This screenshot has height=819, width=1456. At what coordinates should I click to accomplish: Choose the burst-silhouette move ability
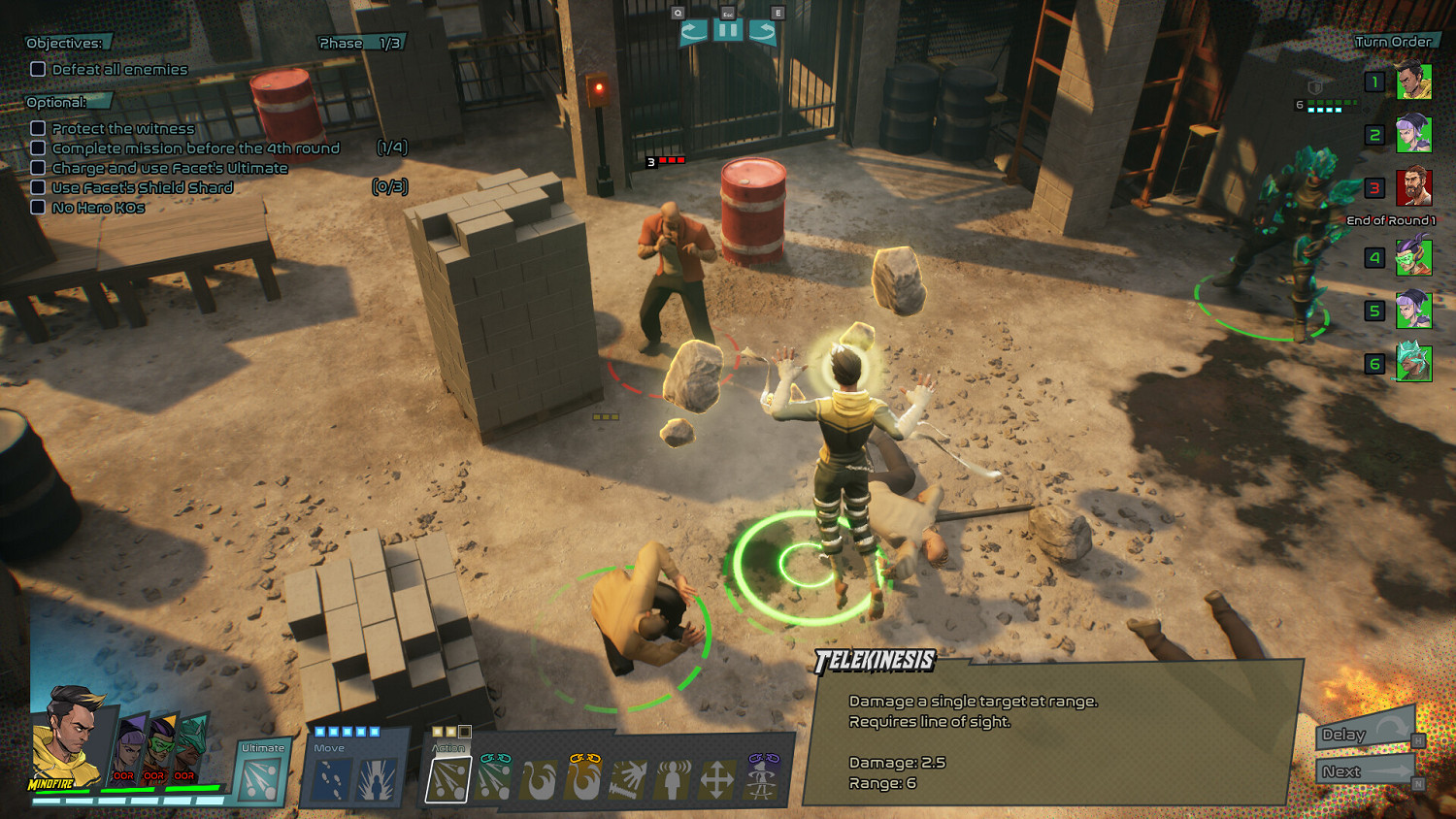377,779
